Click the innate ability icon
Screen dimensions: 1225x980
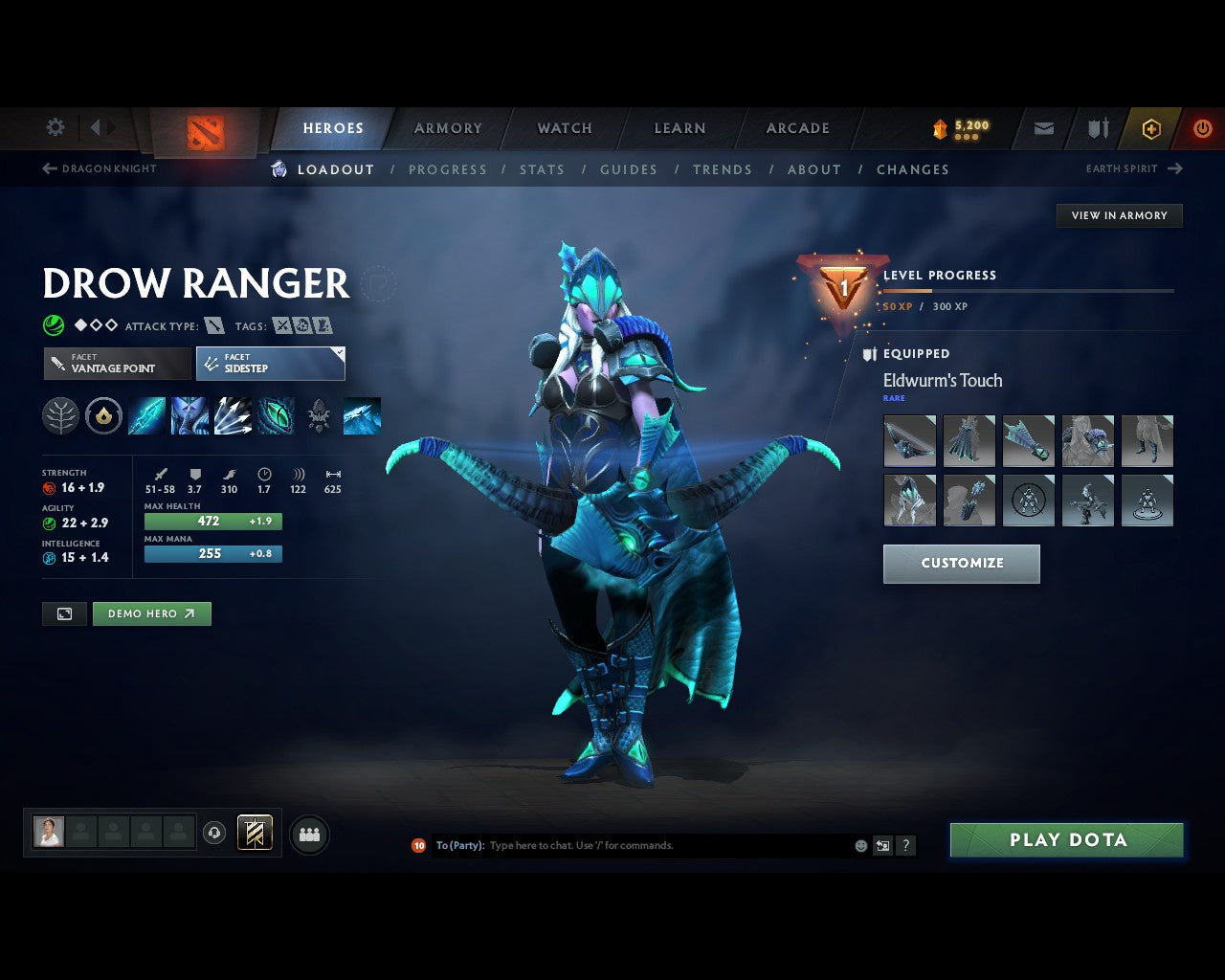[103, 415]
